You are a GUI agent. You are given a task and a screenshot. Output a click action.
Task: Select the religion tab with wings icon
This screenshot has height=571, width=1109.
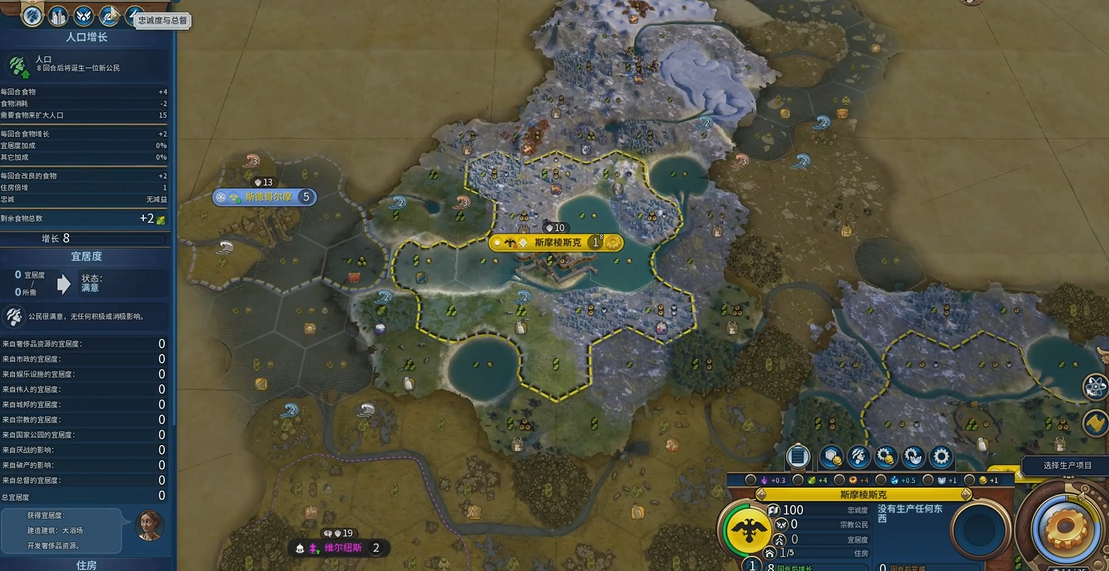click(84, 16)
